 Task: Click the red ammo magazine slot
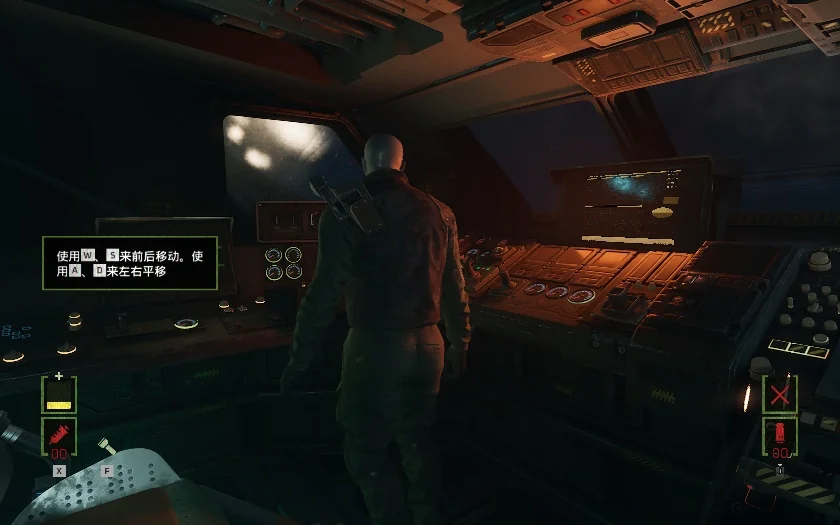coord(780,437)
